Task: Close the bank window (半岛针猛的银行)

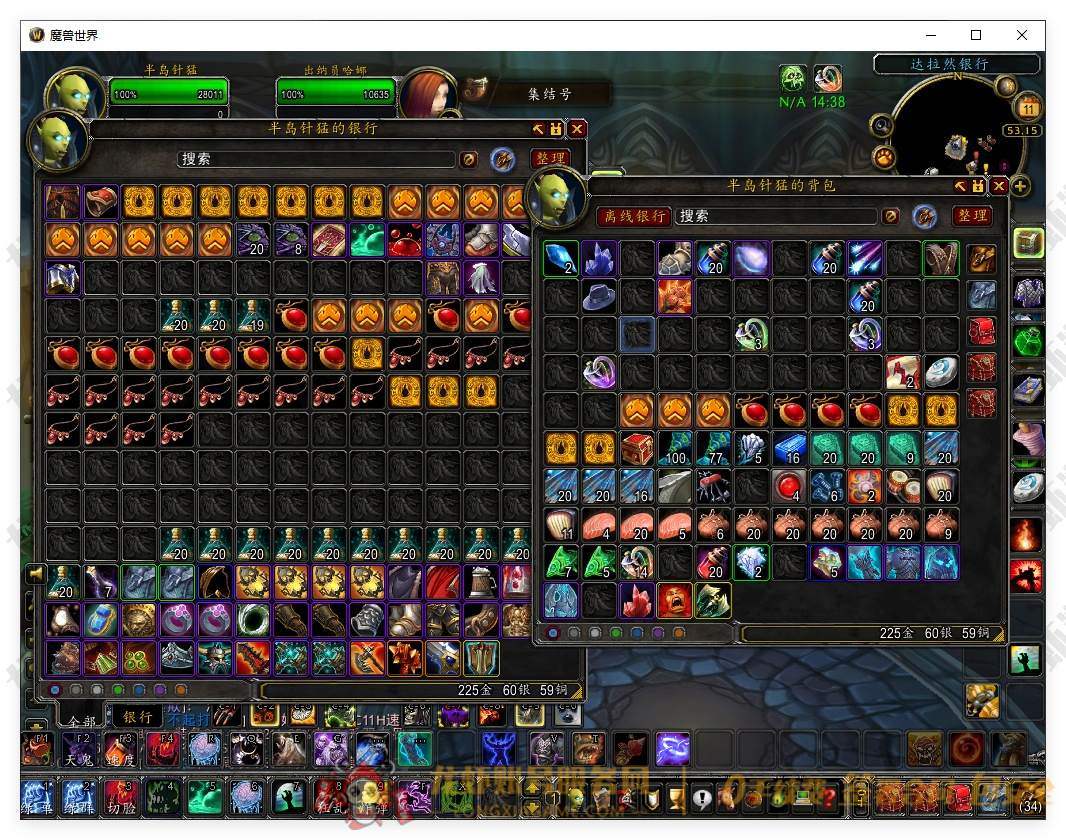Action: click(x=577, y=129)
